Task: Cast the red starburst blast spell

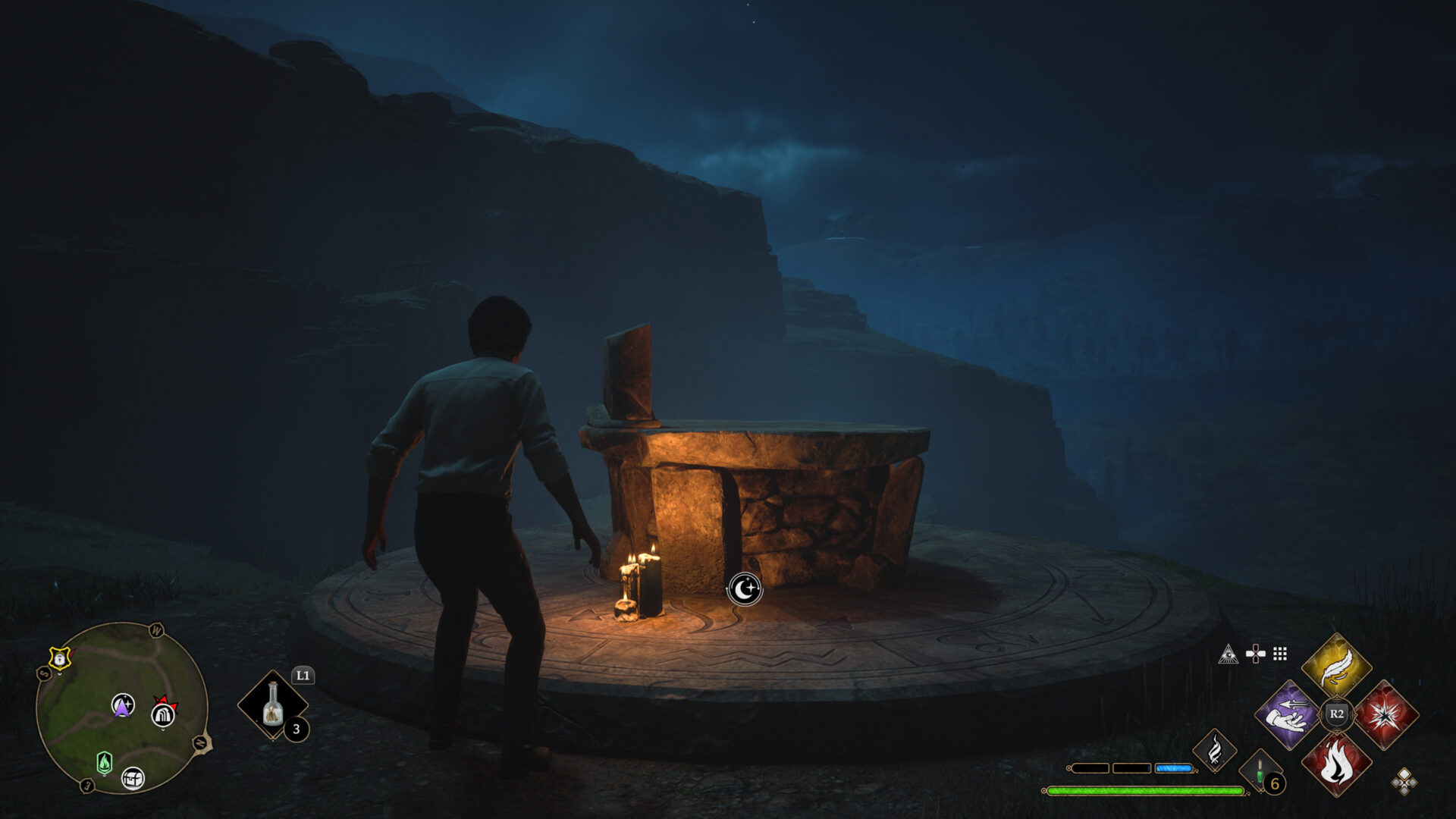Action: click(x=1385, y=714)
